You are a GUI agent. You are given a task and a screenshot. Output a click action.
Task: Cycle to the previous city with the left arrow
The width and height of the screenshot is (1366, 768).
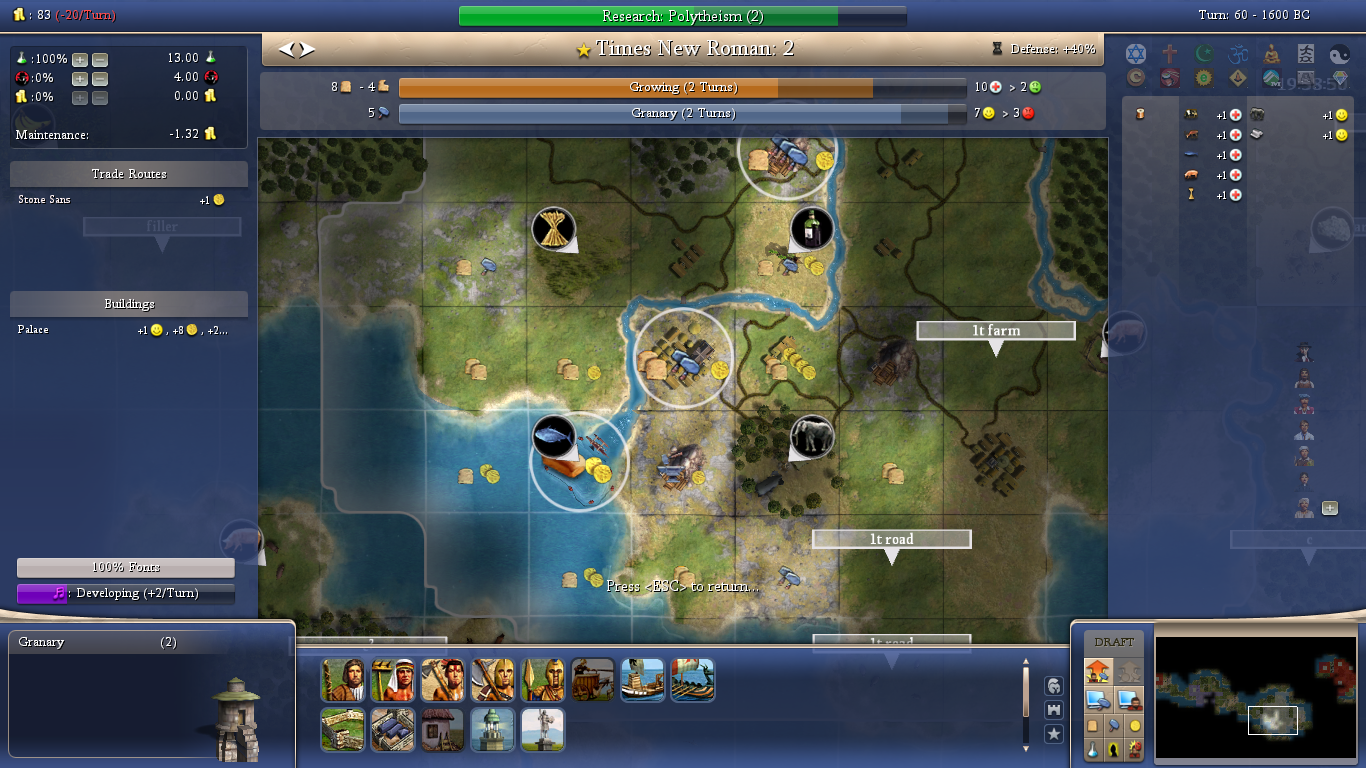[x=286, y=49]
